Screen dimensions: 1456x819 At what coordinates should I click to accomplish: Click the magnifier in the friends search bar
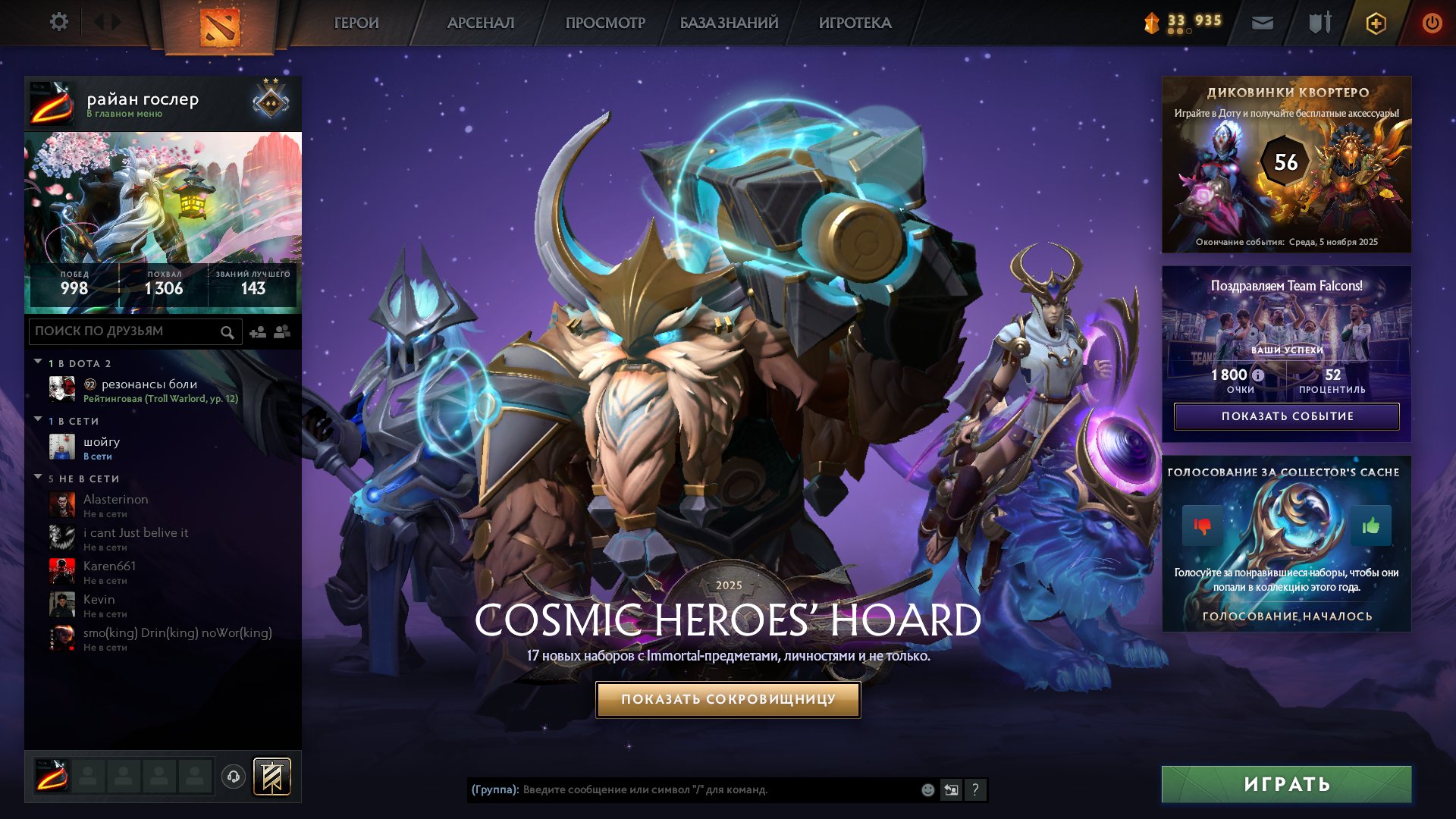click(x=227, y=332)
